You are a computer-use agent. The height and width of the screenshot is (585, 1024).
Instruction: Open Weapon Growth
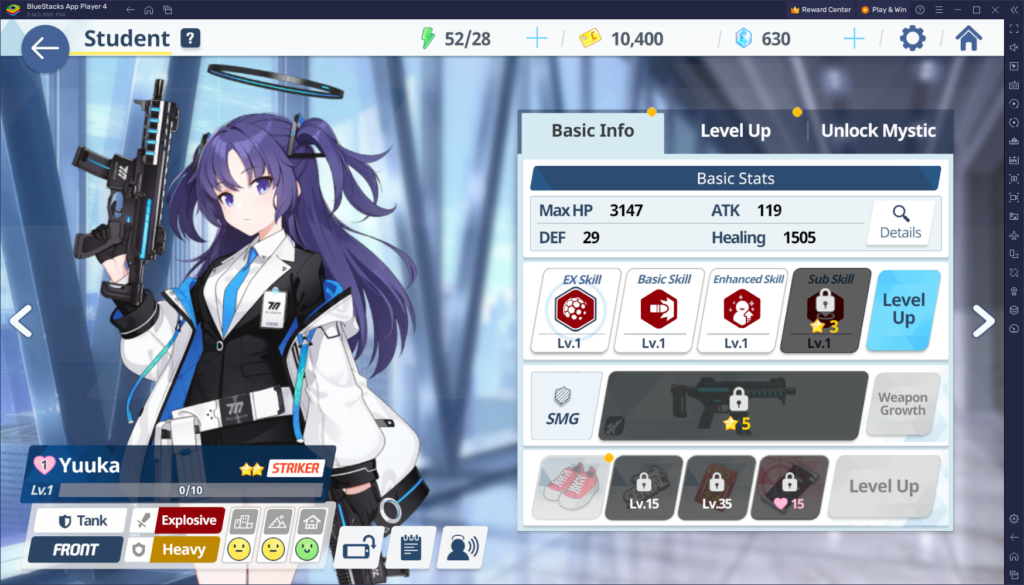[x=902, y=404]
